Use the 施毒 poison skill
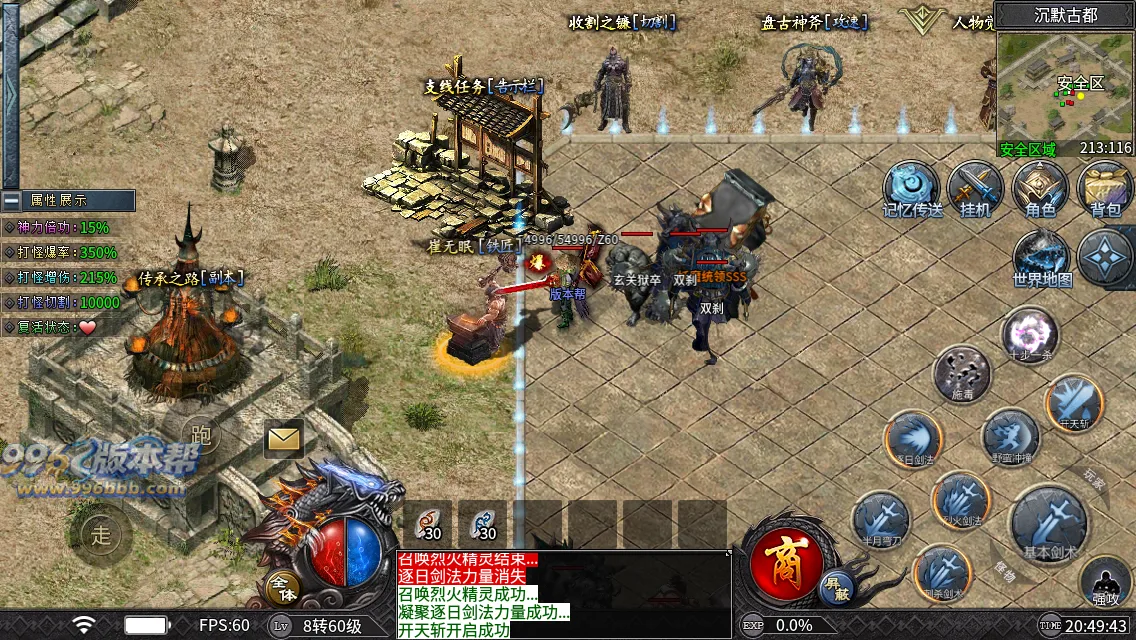The image size is (1136, 640). tap(961, 373)
